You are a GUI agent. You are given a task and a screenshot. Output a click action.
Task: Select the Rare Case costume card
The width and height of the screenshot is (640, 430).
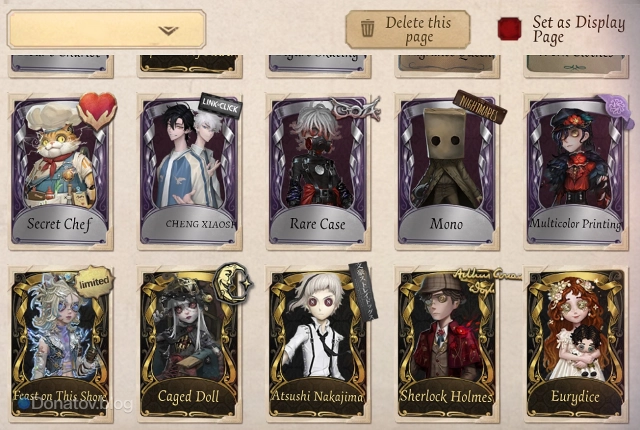click(319, 170)
